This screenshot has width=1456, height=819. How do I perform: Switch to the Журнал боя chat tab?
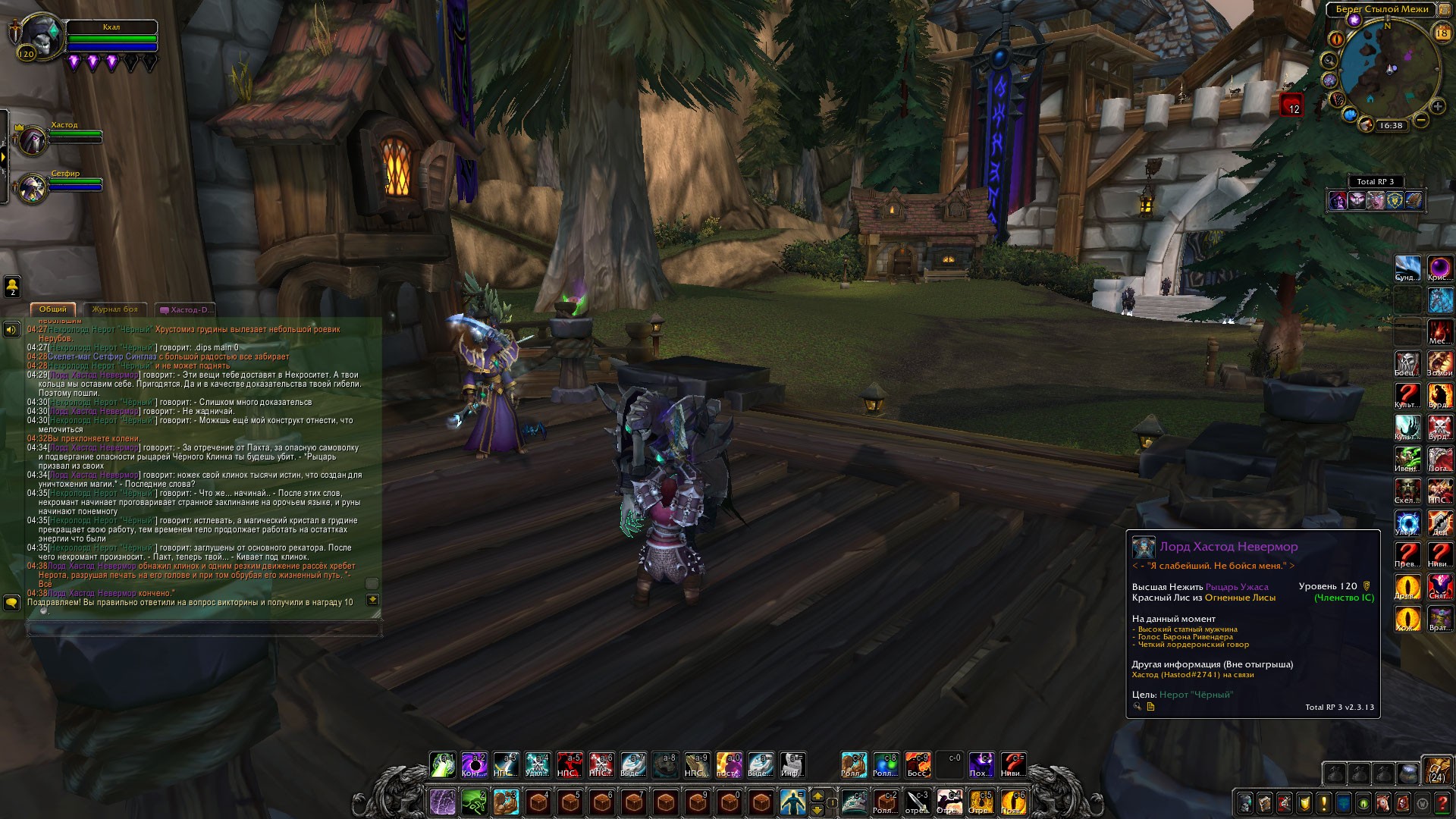115,309
